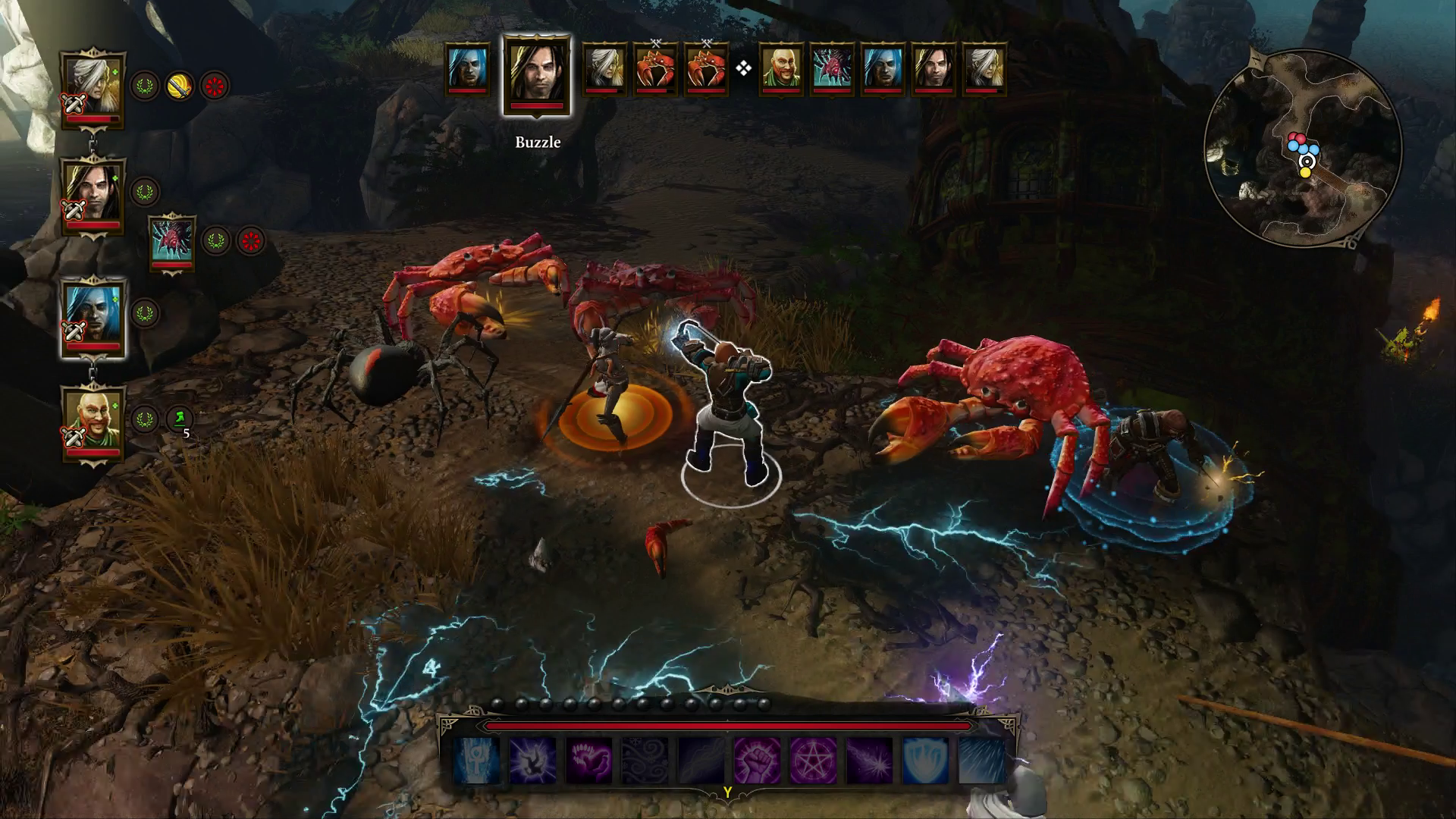Inspect the green boot status icon
The height and width of the screenshot is (819, 1456).
tap(180, 418)
